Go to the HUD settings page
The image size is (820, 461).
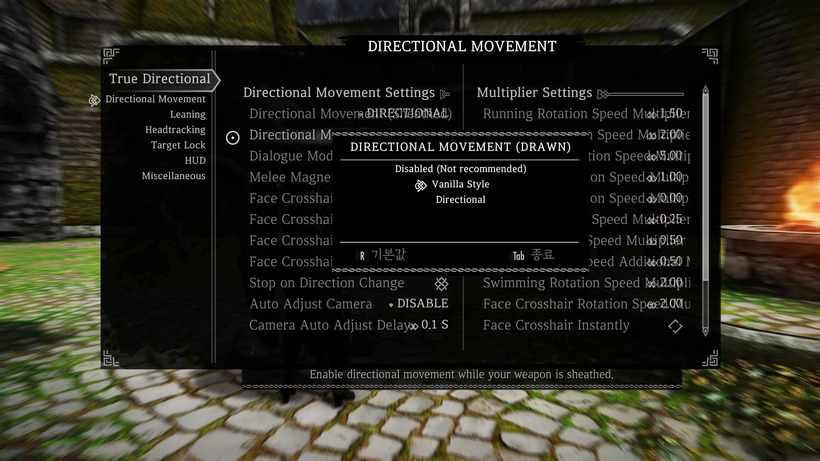pos(195,160)
